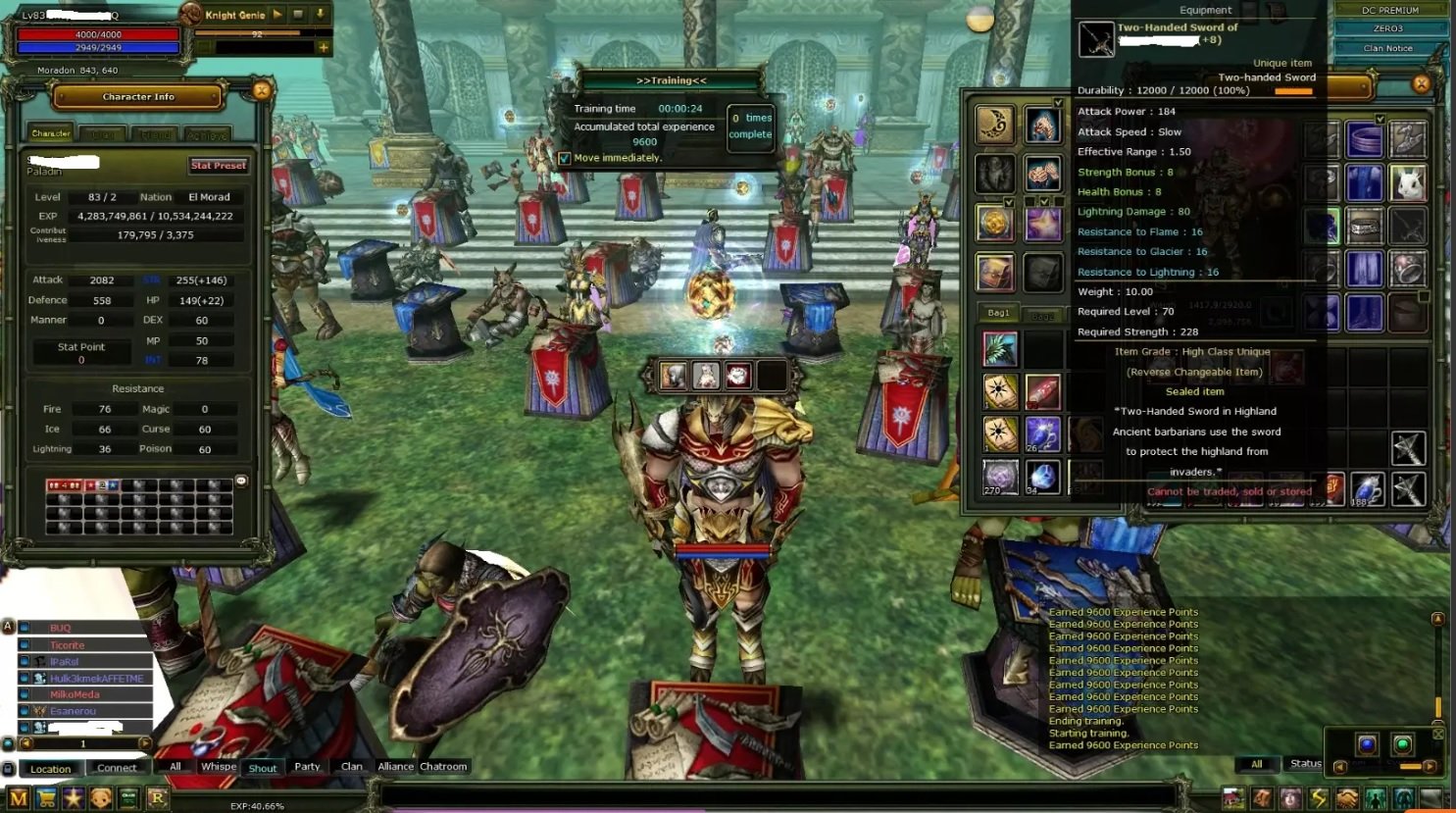Click the left arrow on the hotbar page switcher

(x=1340, y=767)
